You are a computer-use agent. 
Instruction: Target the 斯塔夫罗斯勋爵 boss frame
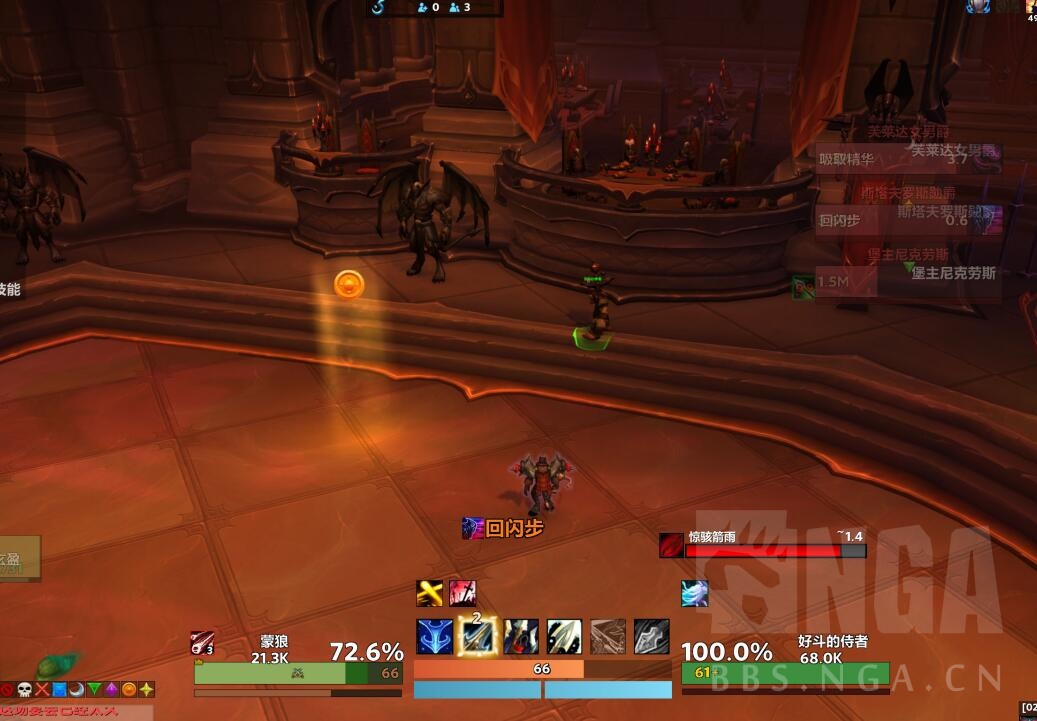(908, 219)
